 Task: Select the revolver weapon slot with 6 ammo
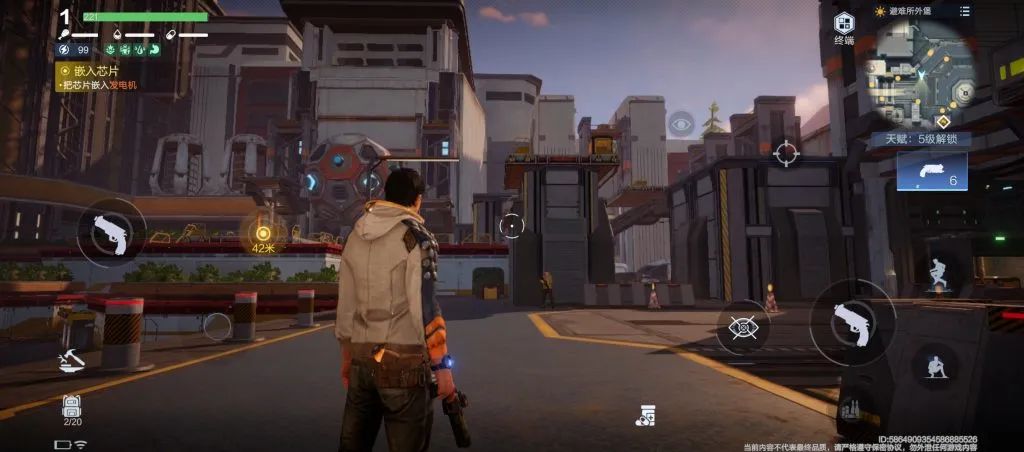tap(932, 170)
